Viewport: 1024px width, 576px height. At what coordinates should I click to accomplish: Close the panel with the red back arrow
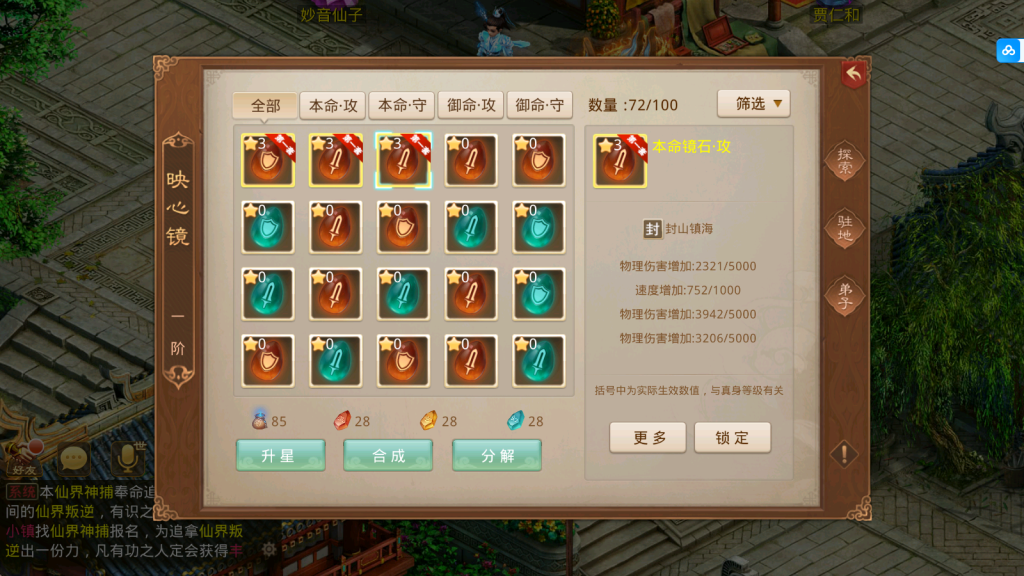click(x=853, y=73)
